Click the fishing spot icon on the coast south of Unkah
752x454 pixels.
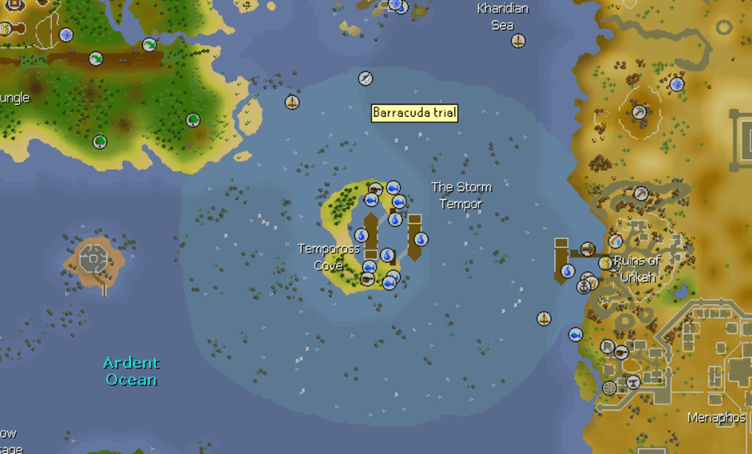(576, 334)
